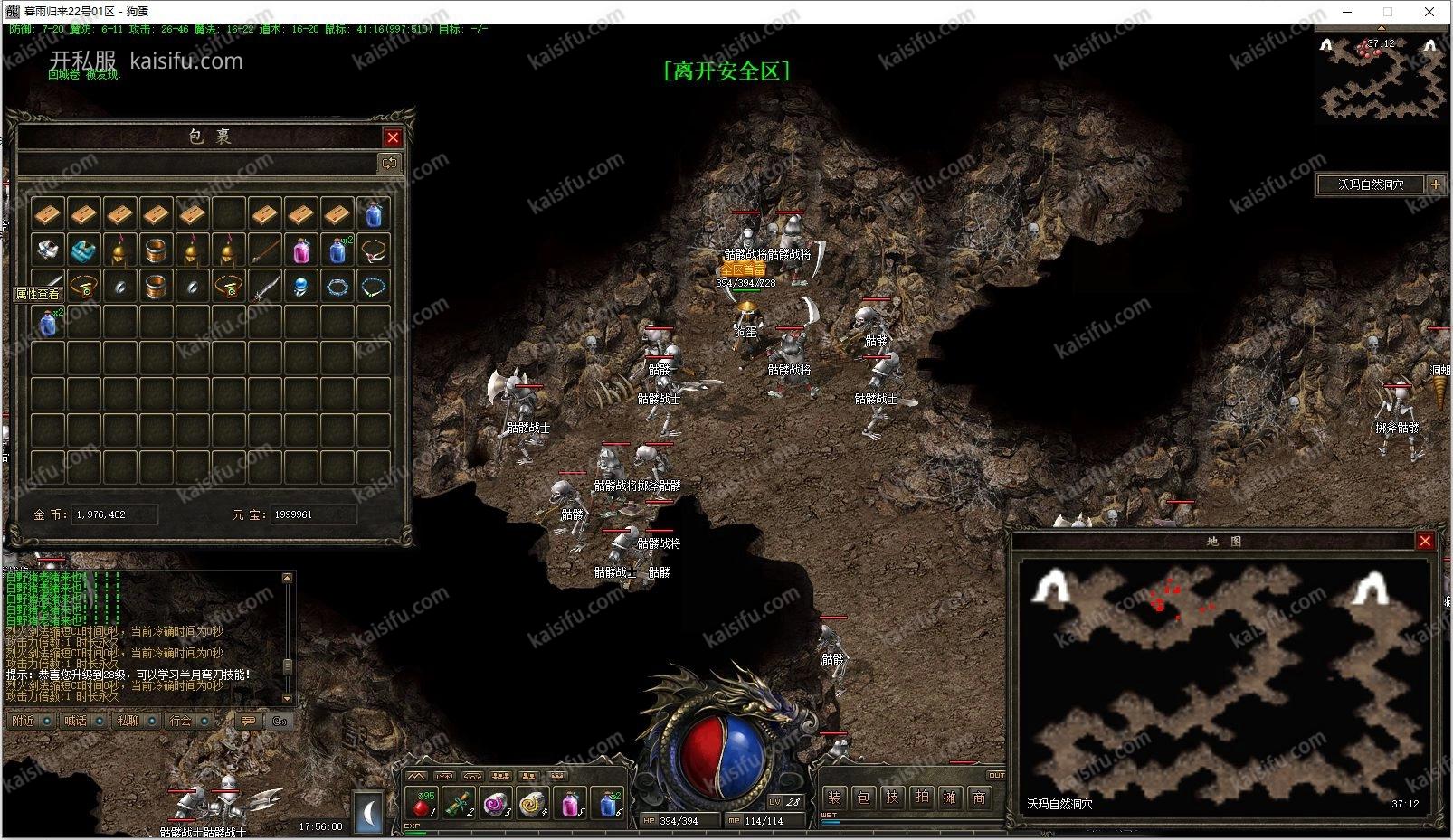1453x840 pixels.
Task: Close the 包裹 inventory window
Action: click(x=393, y=137)
